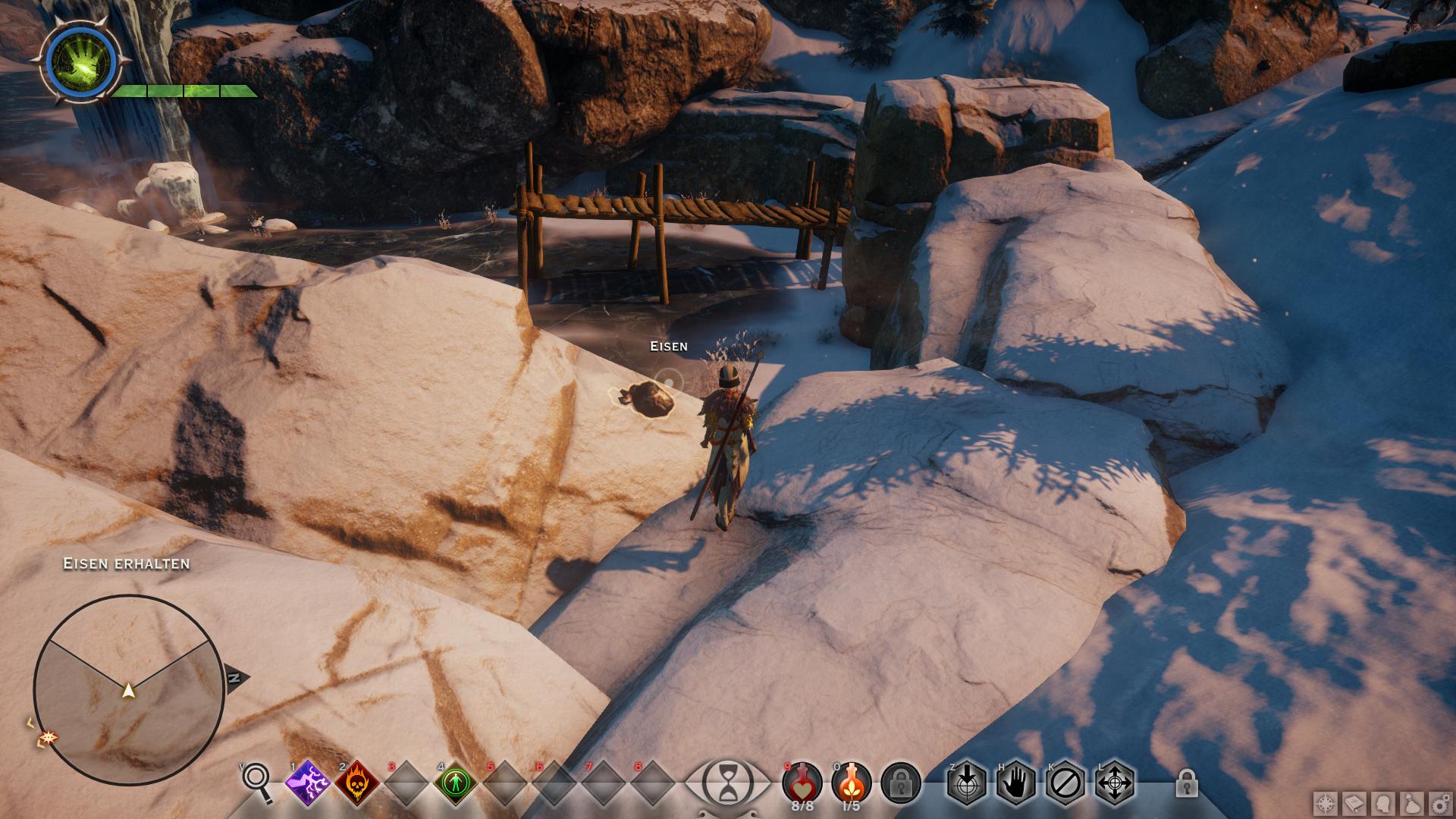Cast the purple lightning ability

(x=306, y=783)
